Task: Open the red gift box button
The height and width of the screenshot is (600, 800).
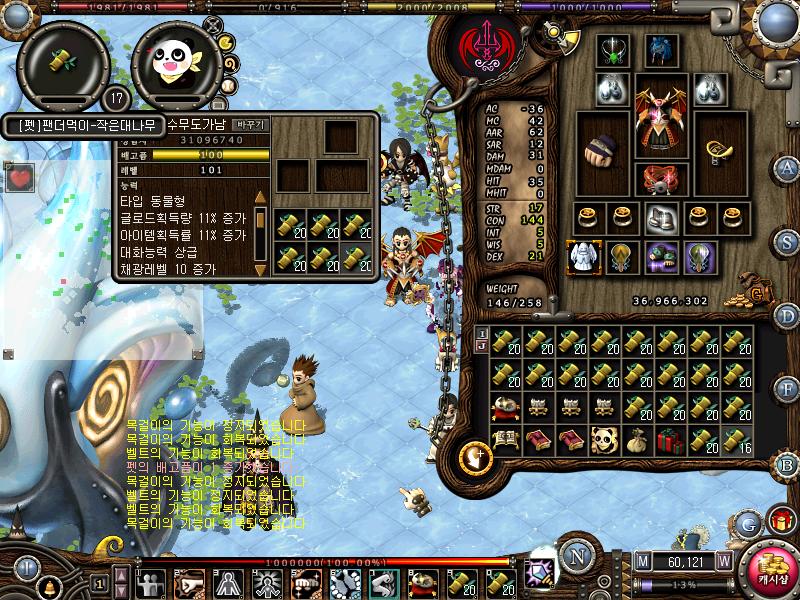Action: pos(781,520)
